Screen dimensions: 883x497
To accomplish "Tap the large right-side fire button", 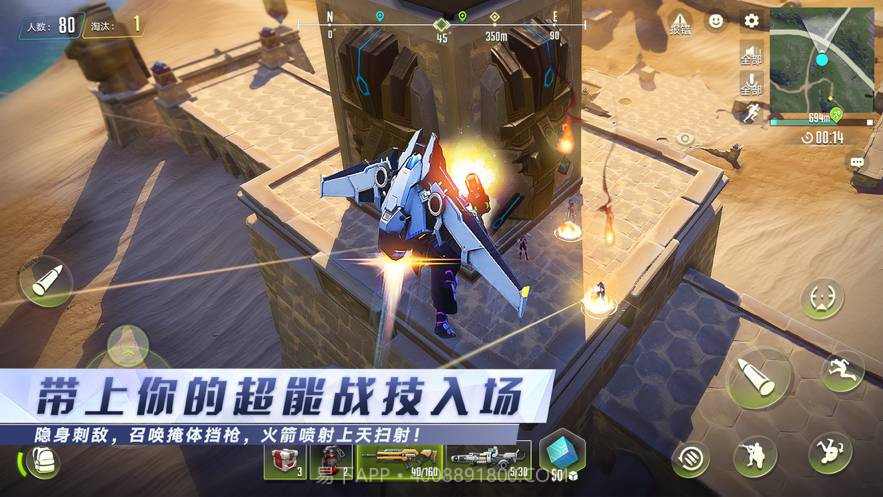I will pos(759,377).
